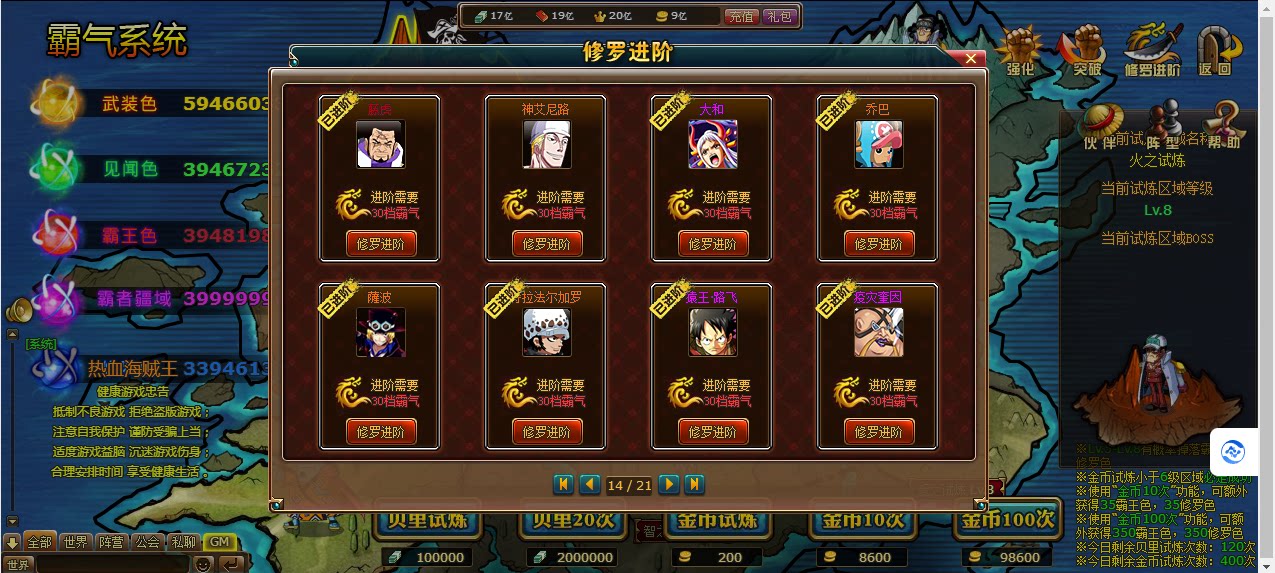Open the 强化 enhancement menu

click(1021, 52)
